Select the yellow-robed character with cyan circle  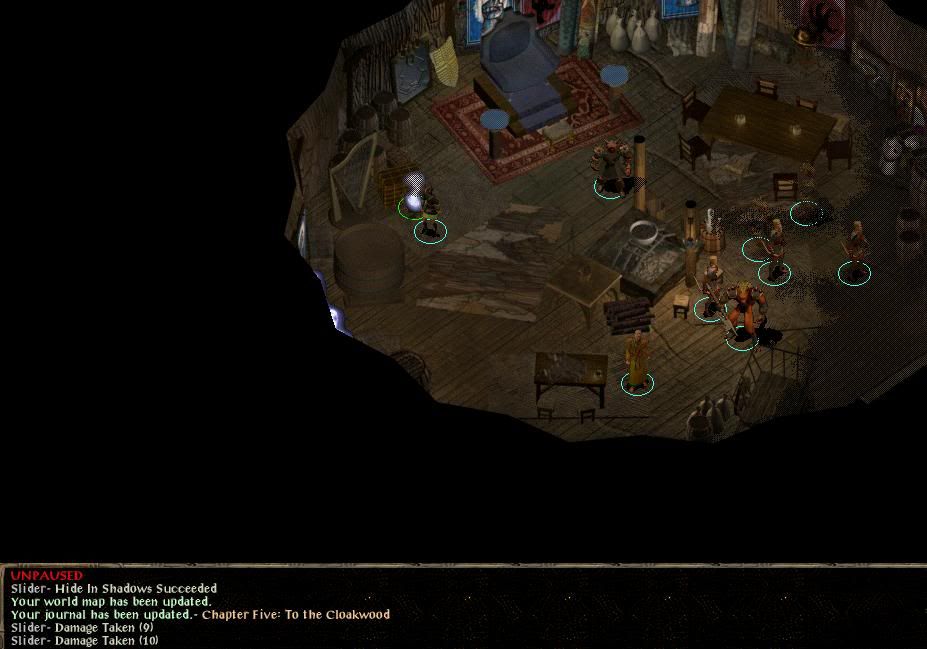click(636, 362)
